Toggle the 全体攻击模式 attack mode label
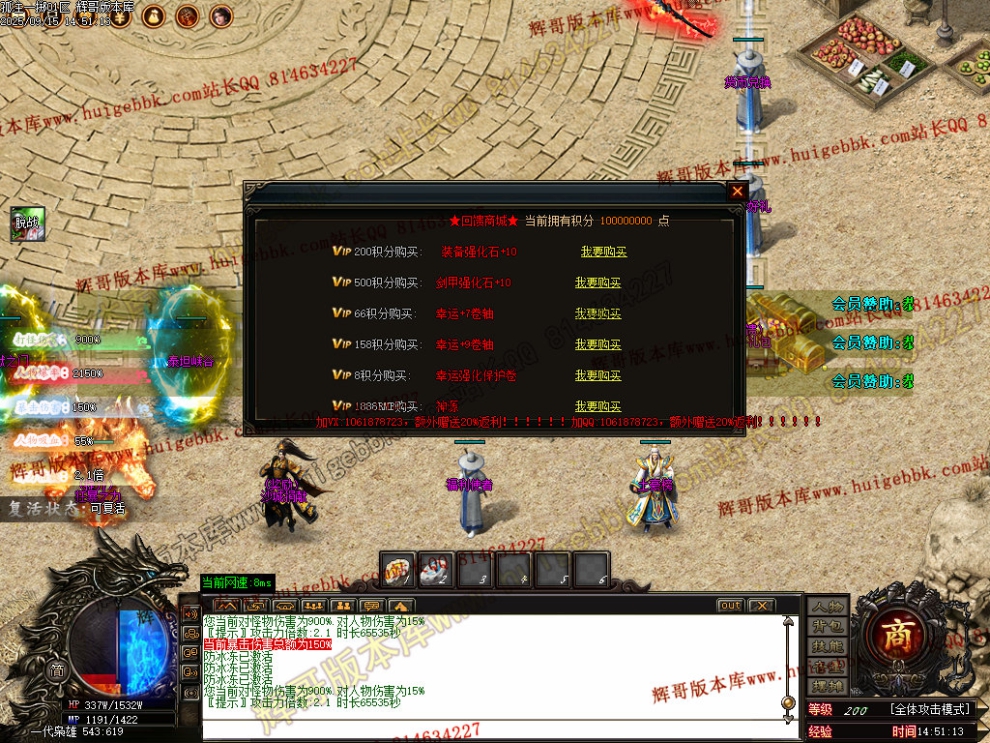 click(930, 709)
